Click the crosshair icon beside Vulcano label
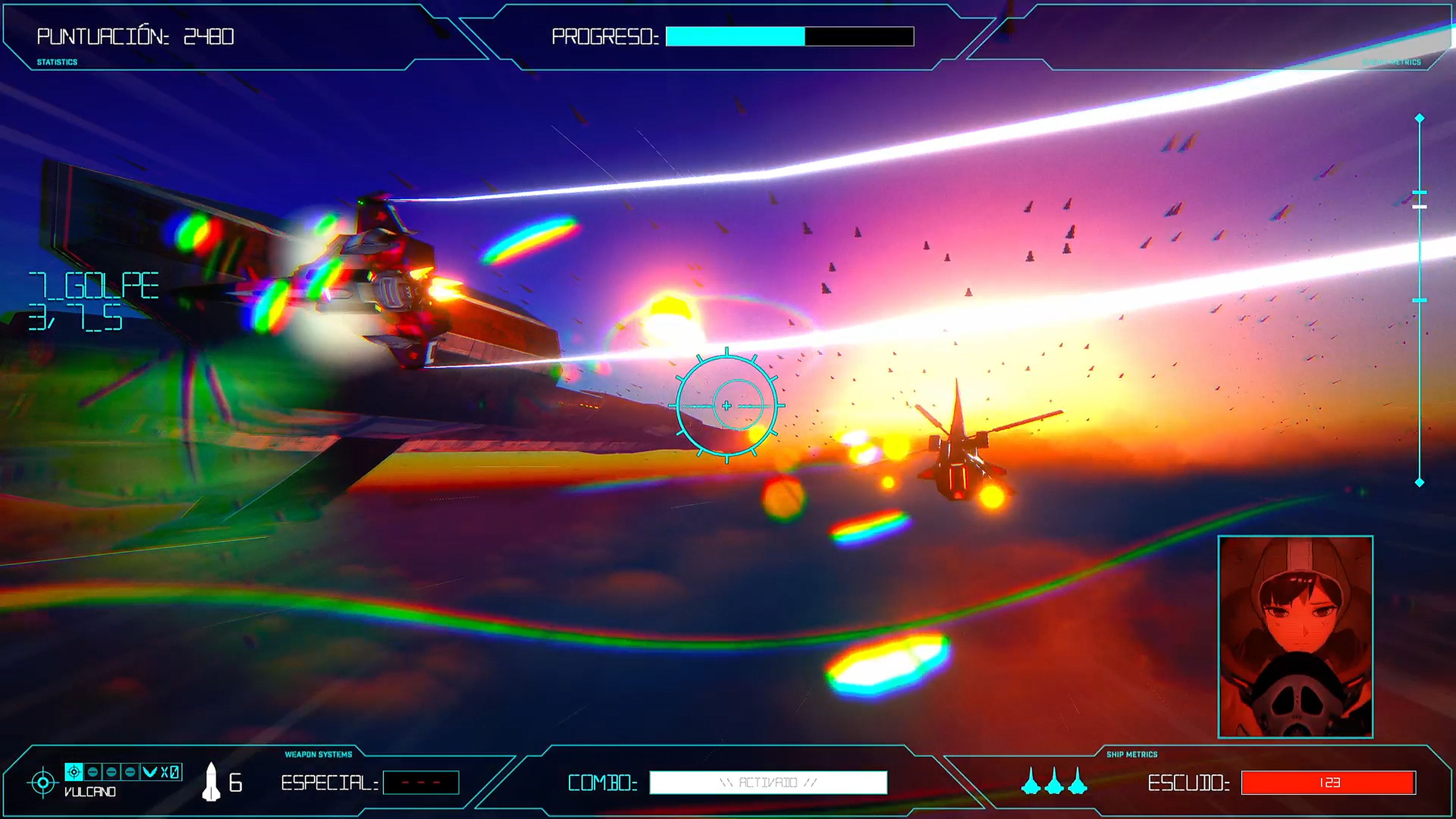The width and height of the screenshot is (1456, 819). (x=43, y=782)
